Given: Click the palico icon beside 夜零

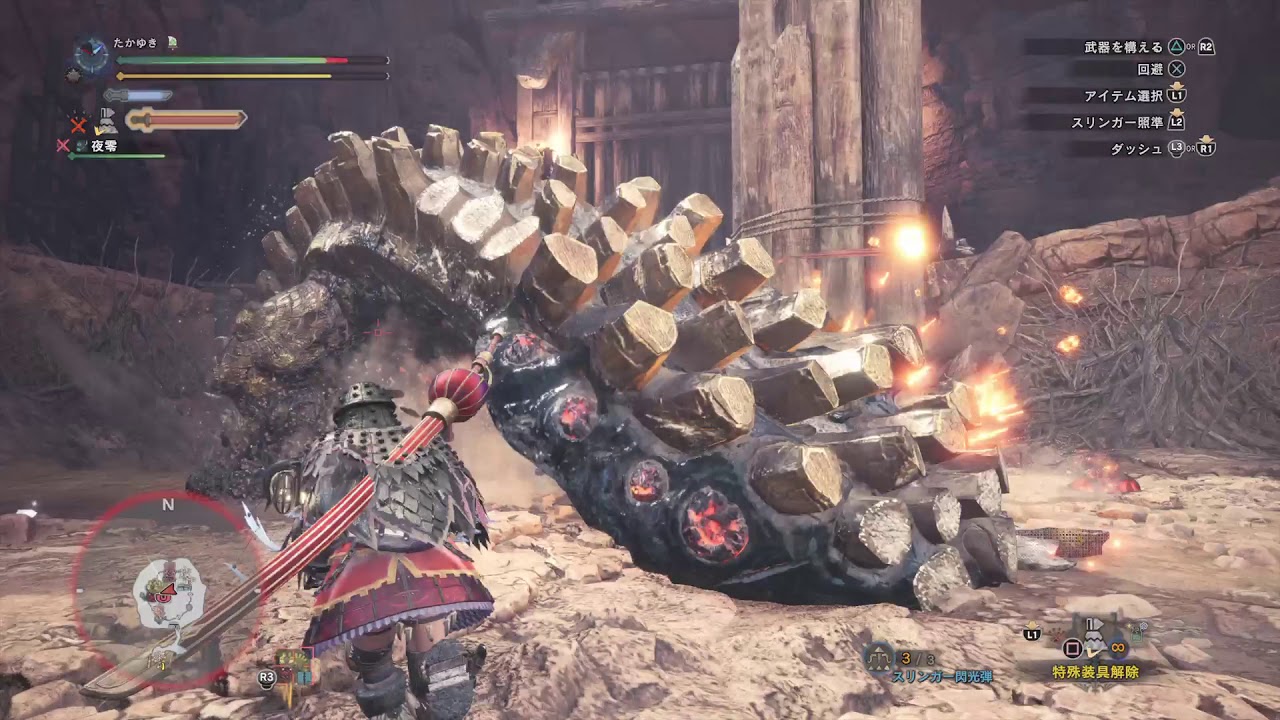Looking at the screenshot, I should pos(80,144).
